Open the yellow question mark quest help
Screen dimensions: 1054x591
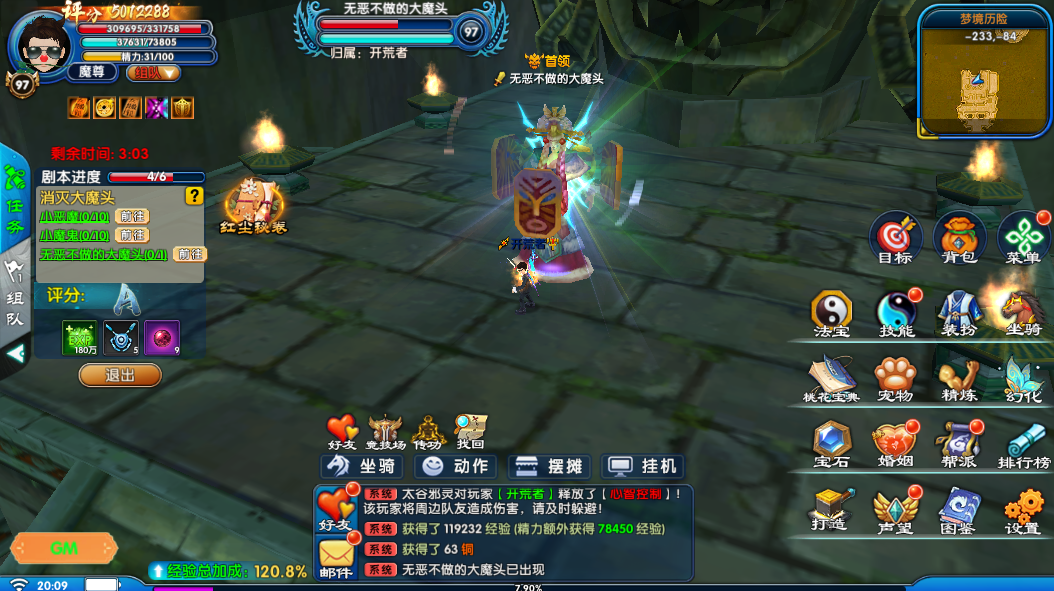(194, 197)
